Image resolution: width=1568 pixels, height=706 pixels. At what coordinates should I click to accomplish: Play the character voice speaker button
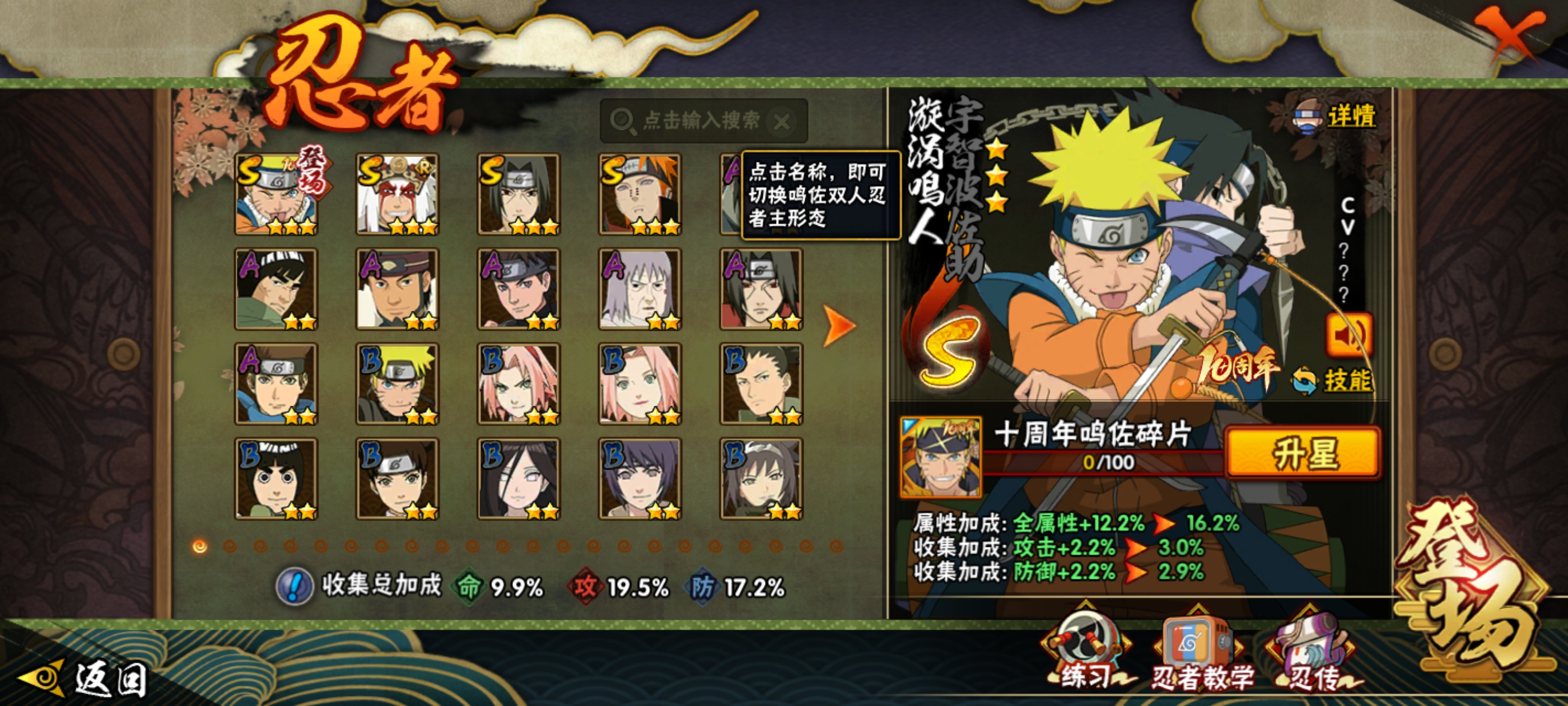(x=1348, y=335)
